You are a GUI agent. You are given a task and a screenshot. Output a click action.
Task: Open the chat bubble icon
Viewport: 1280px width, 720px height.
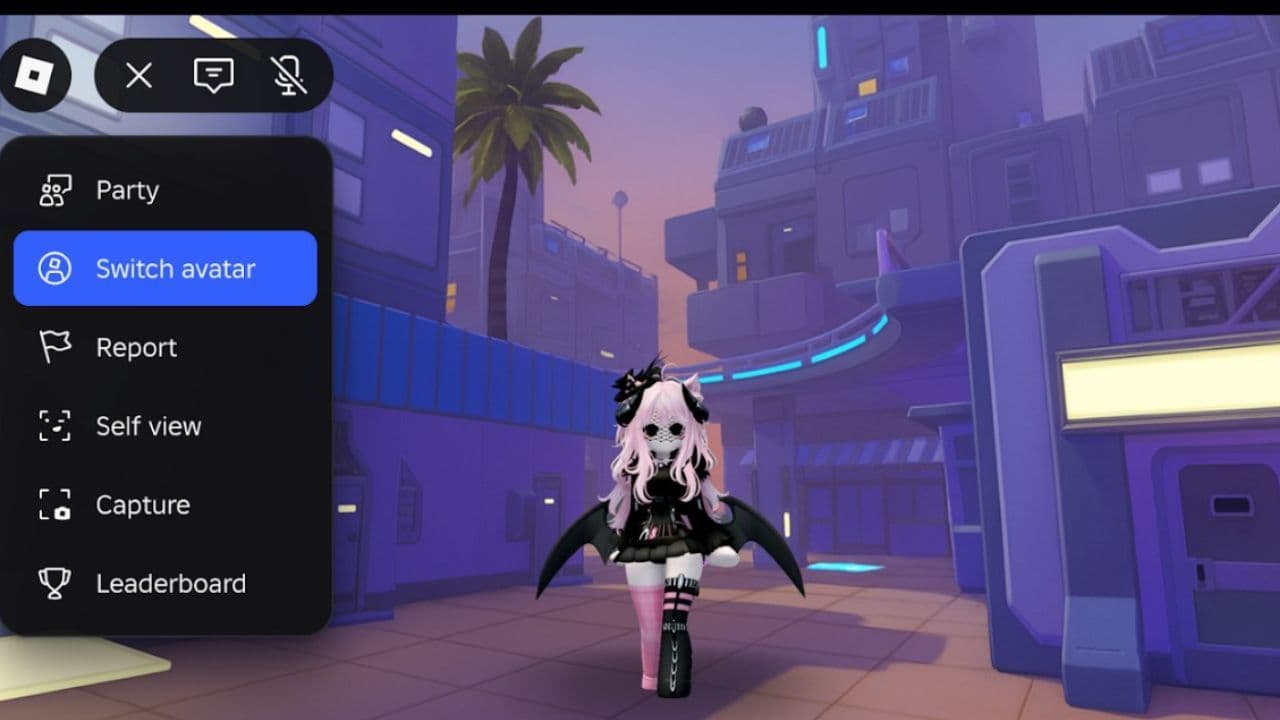click(x=213, y=75)
